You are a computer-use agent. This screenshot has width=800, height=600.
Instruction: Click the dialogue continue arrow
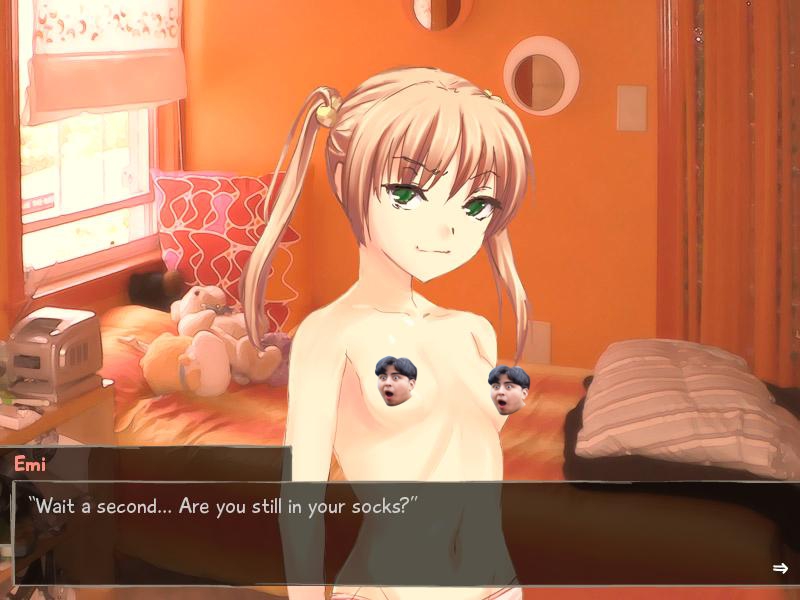pos(780,568)
